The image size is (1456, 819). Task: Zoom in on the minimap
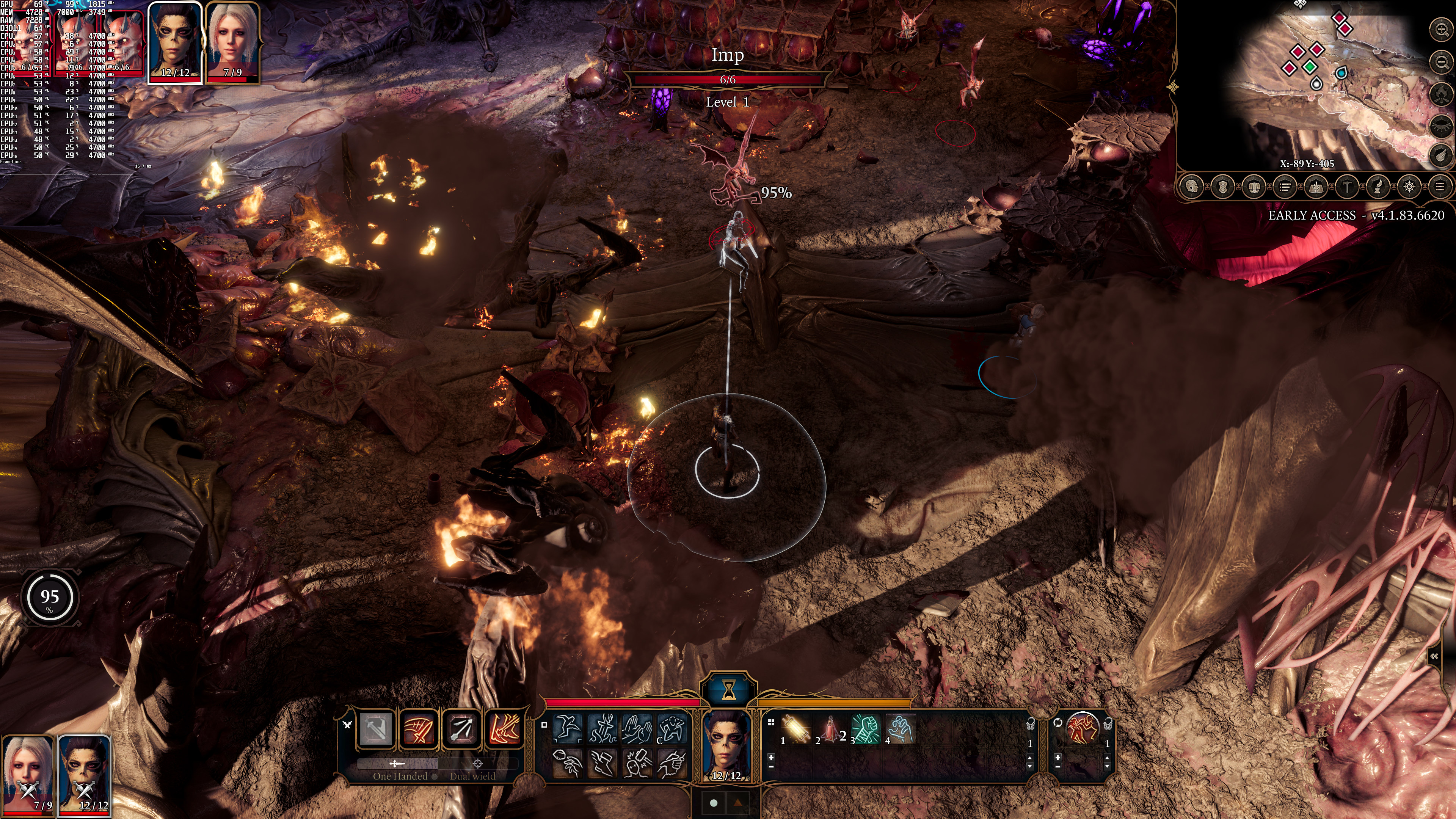1442,29
